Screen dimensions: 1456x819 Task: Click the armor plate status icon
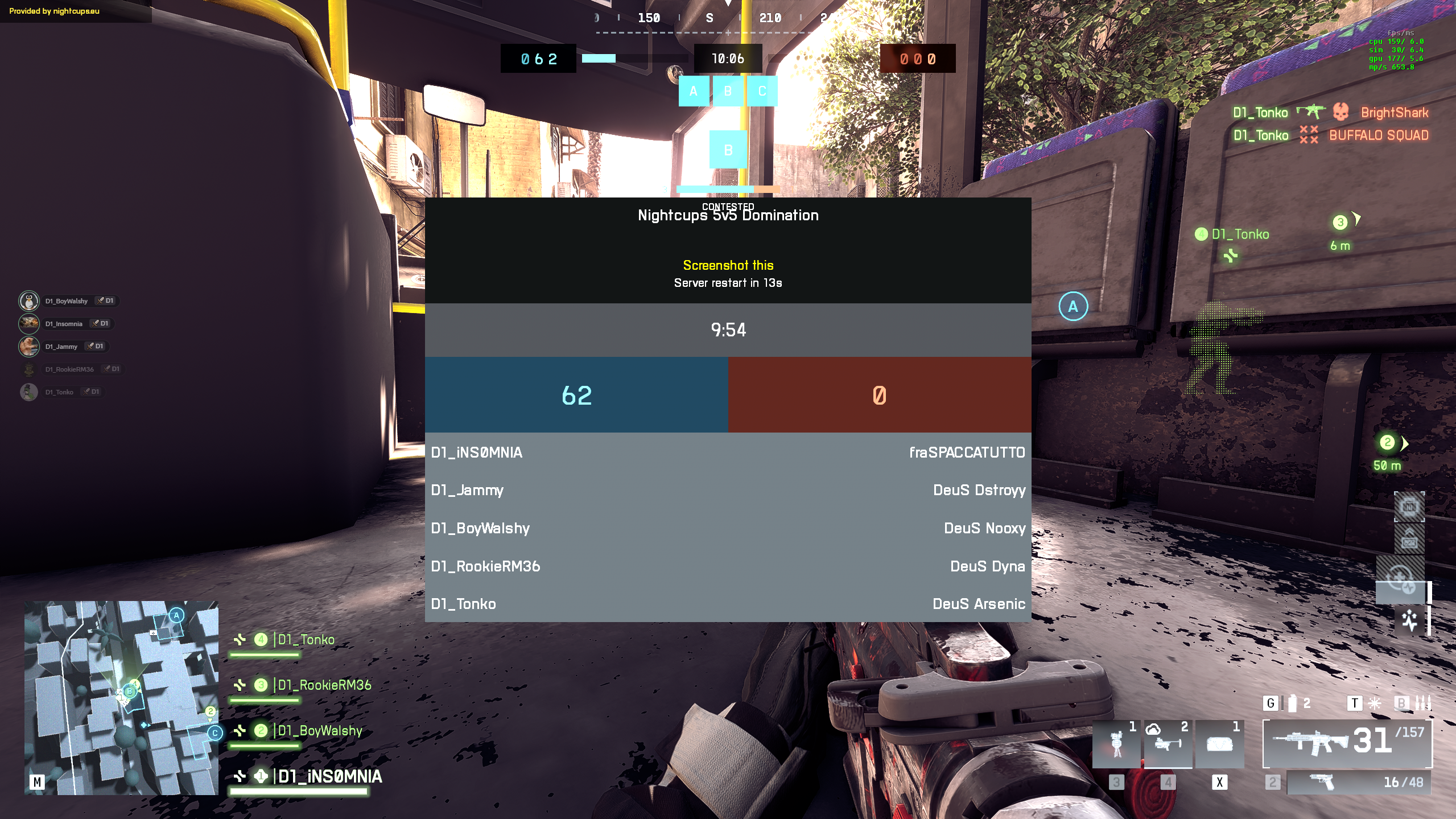coord(1409,506)
